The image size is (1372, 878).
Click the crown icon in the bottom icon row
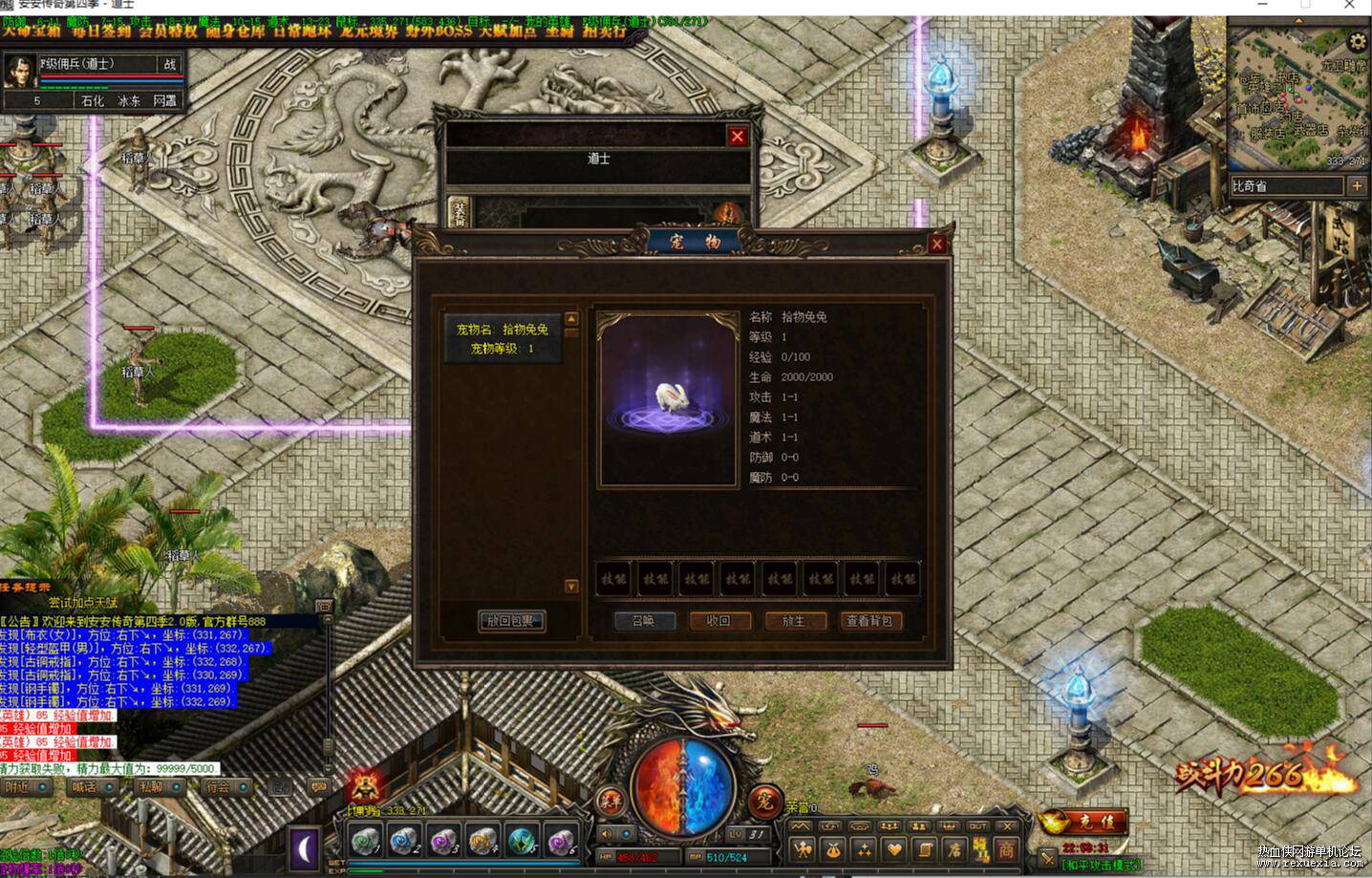coord(950,826)
